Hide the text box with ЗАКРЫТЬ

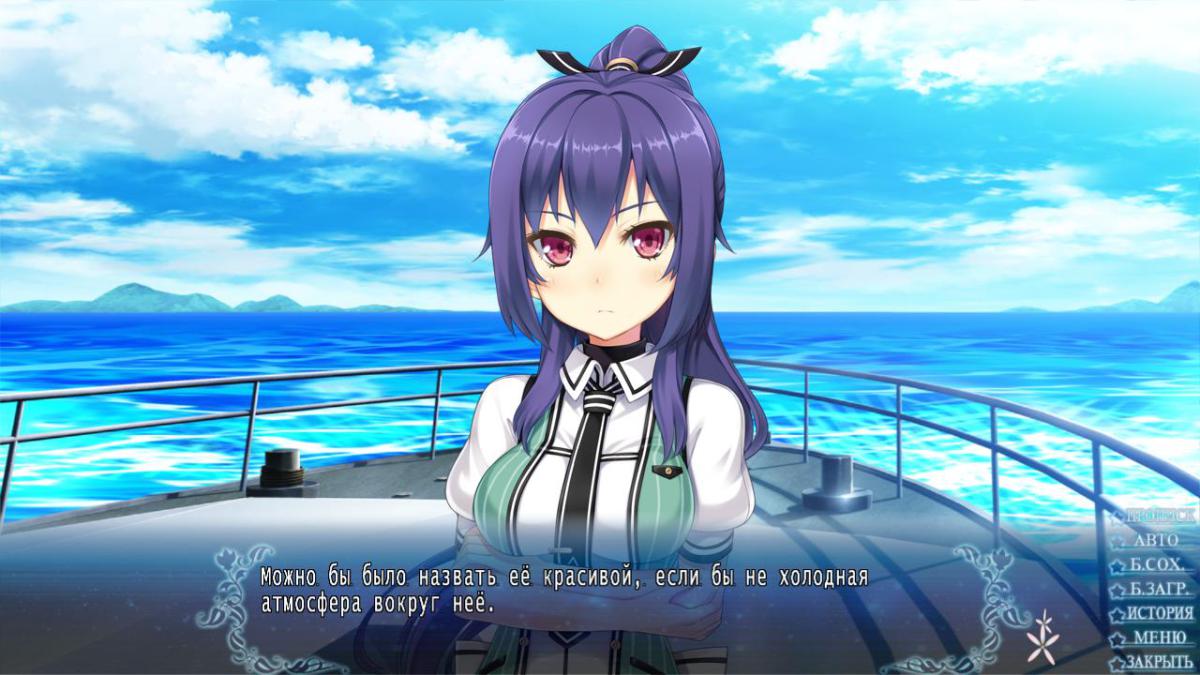(1158, 662)
